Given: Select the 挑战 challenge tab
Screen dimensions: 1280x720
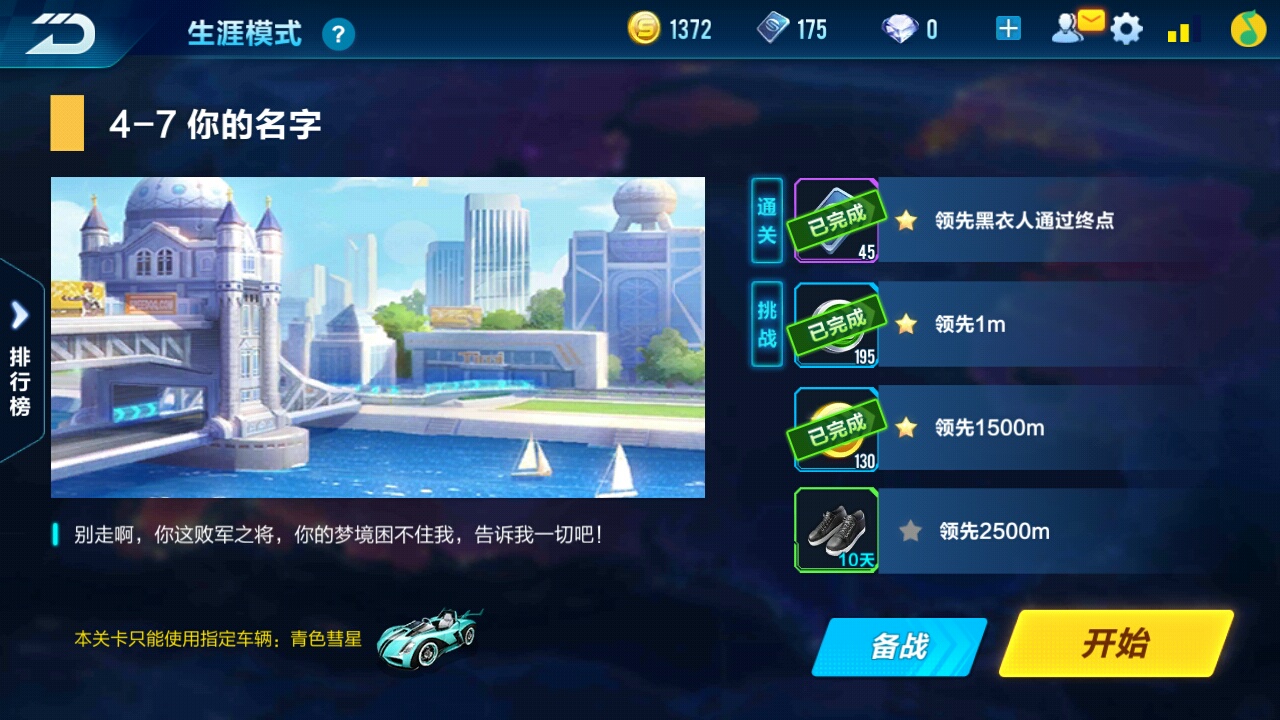Looking at the screenshot, I should (x=765, y=324).
